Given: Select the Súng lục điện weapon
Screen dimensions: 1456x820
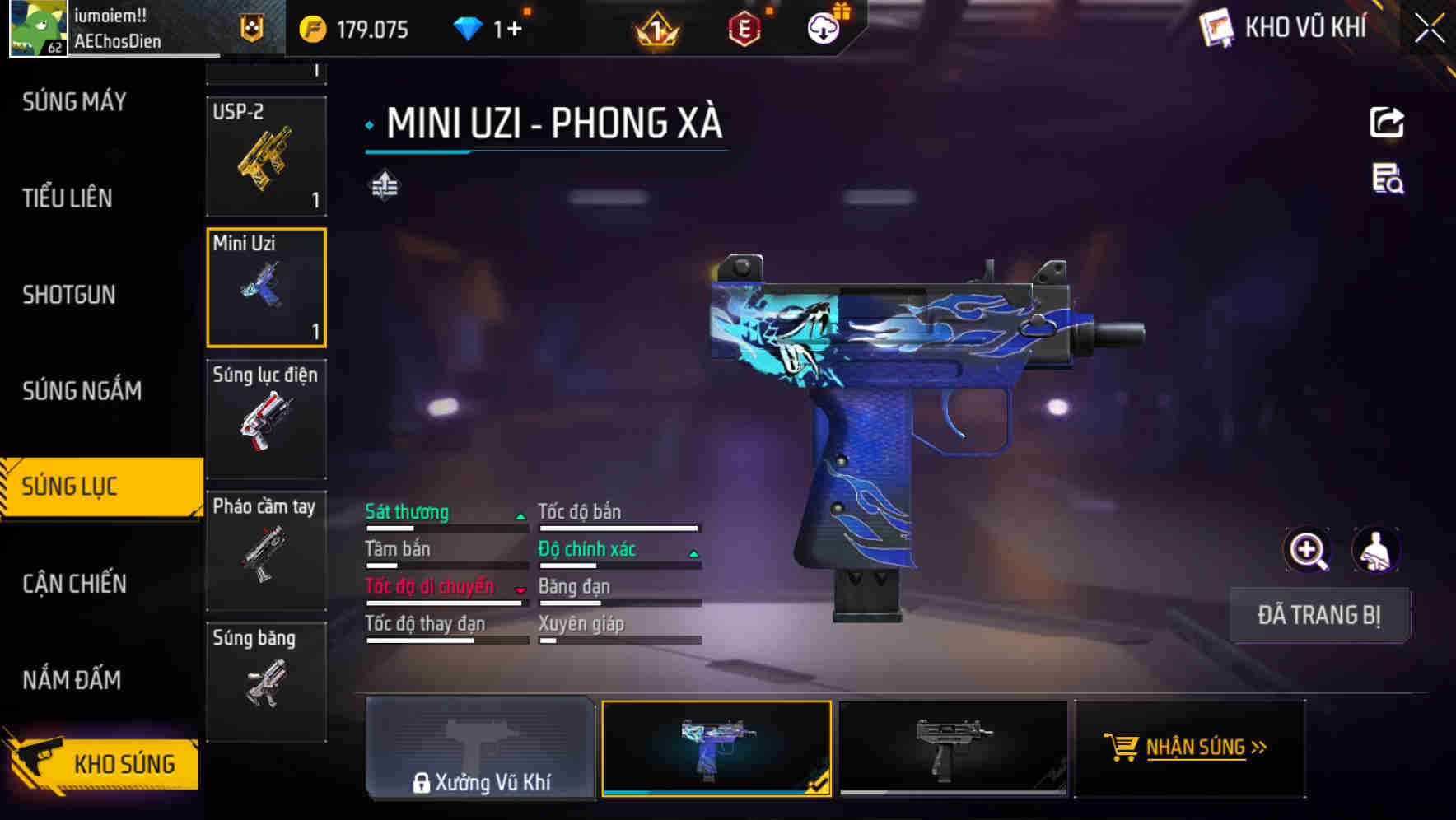Looking at the screenshot, I should (x=265, y=420).
